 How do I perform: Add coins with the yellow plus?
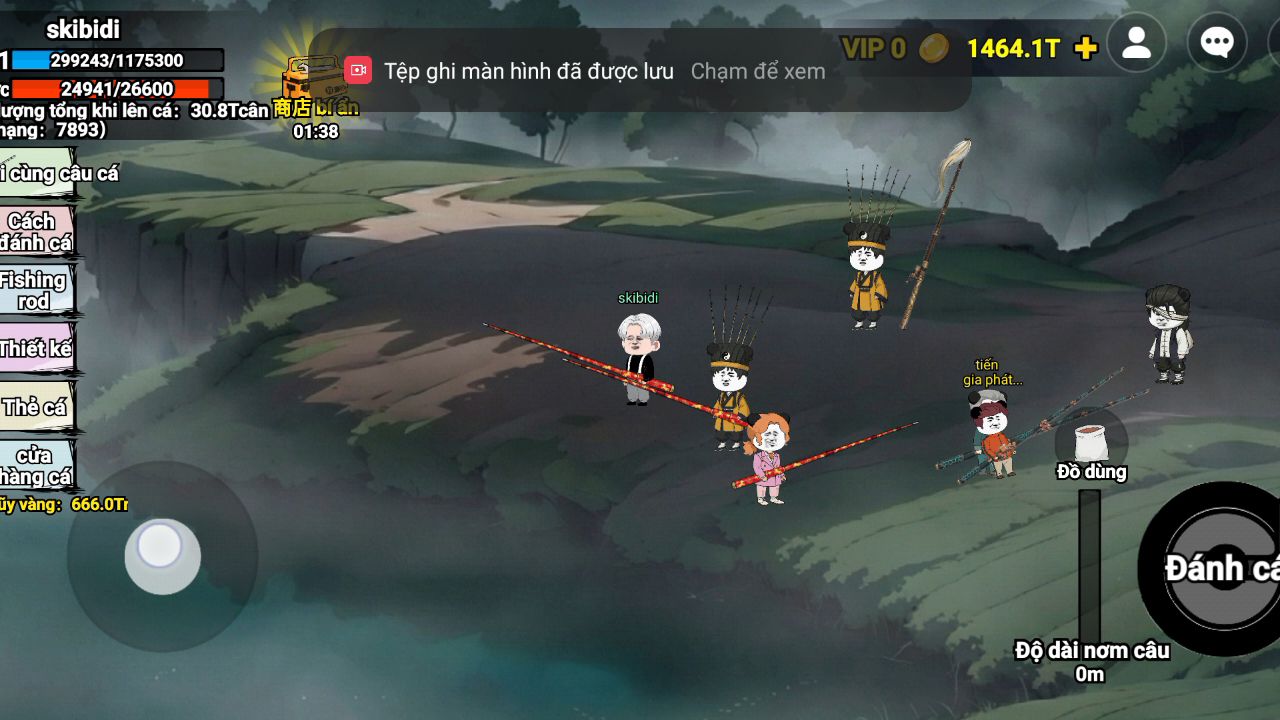point(1085,48)
